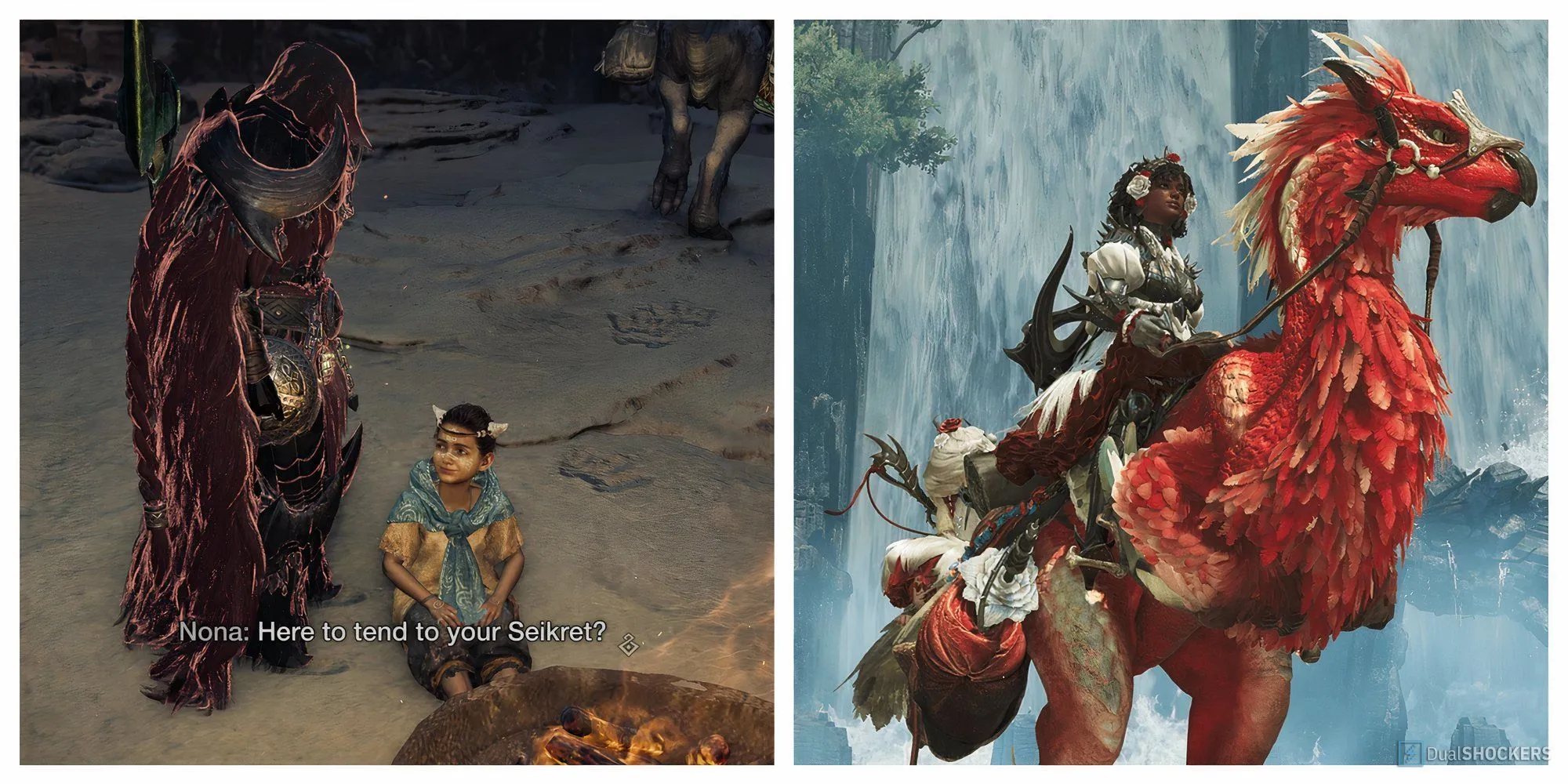The height and width of the screenshot is (784, 1568).
Task: Advance Nona's dialogue with the continue marker
Action: point(628,644)
